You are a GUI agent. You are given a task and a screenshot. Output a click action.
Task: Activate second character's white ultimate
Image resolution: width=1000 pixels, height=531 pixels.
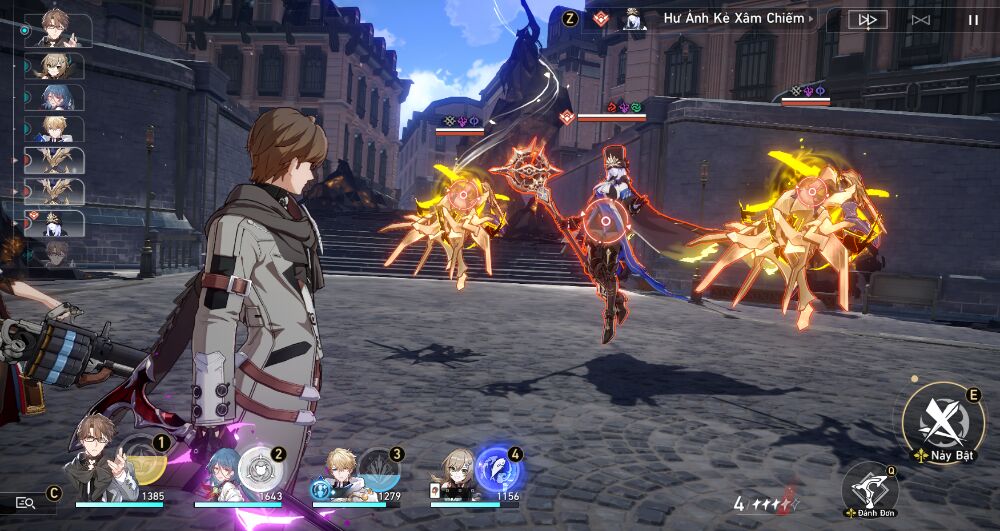point(261,466)
